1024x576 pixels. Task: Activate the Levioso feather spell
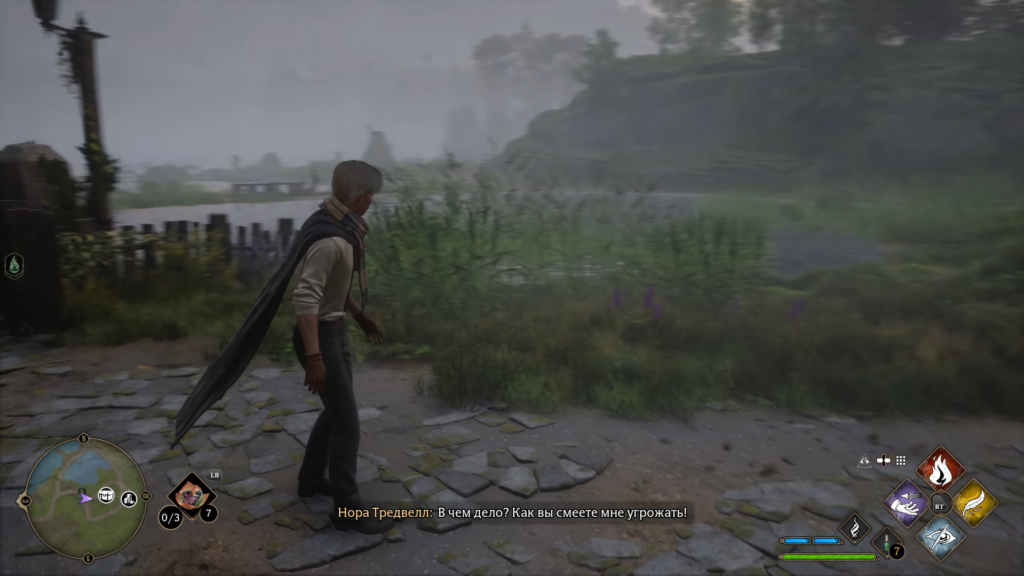coord(974,502)
